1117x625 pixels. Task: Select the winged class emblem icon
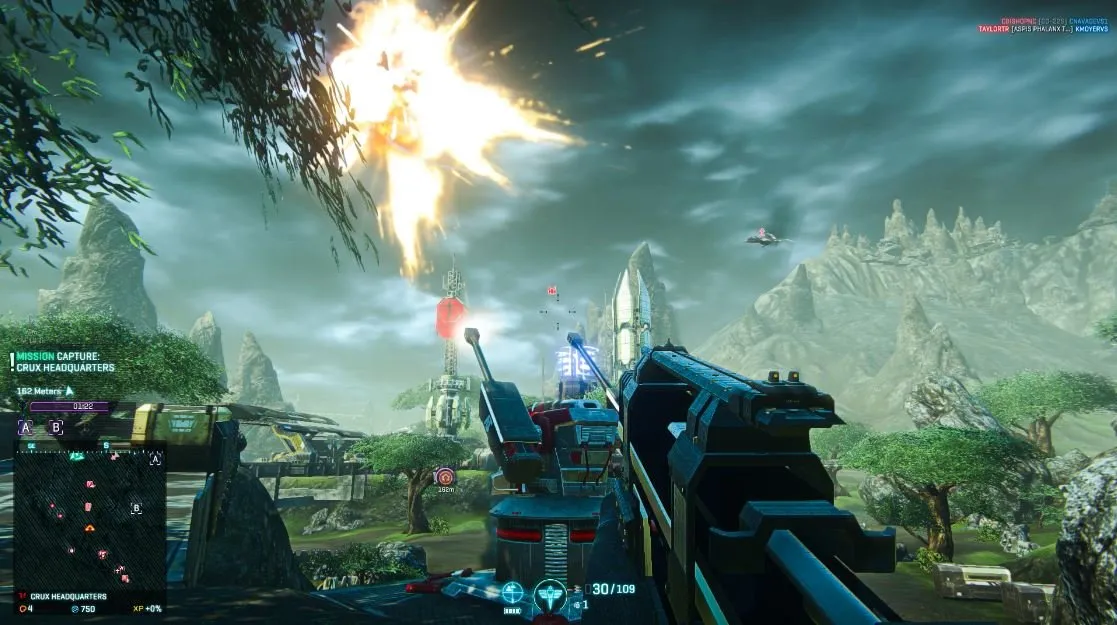[550, 596]
